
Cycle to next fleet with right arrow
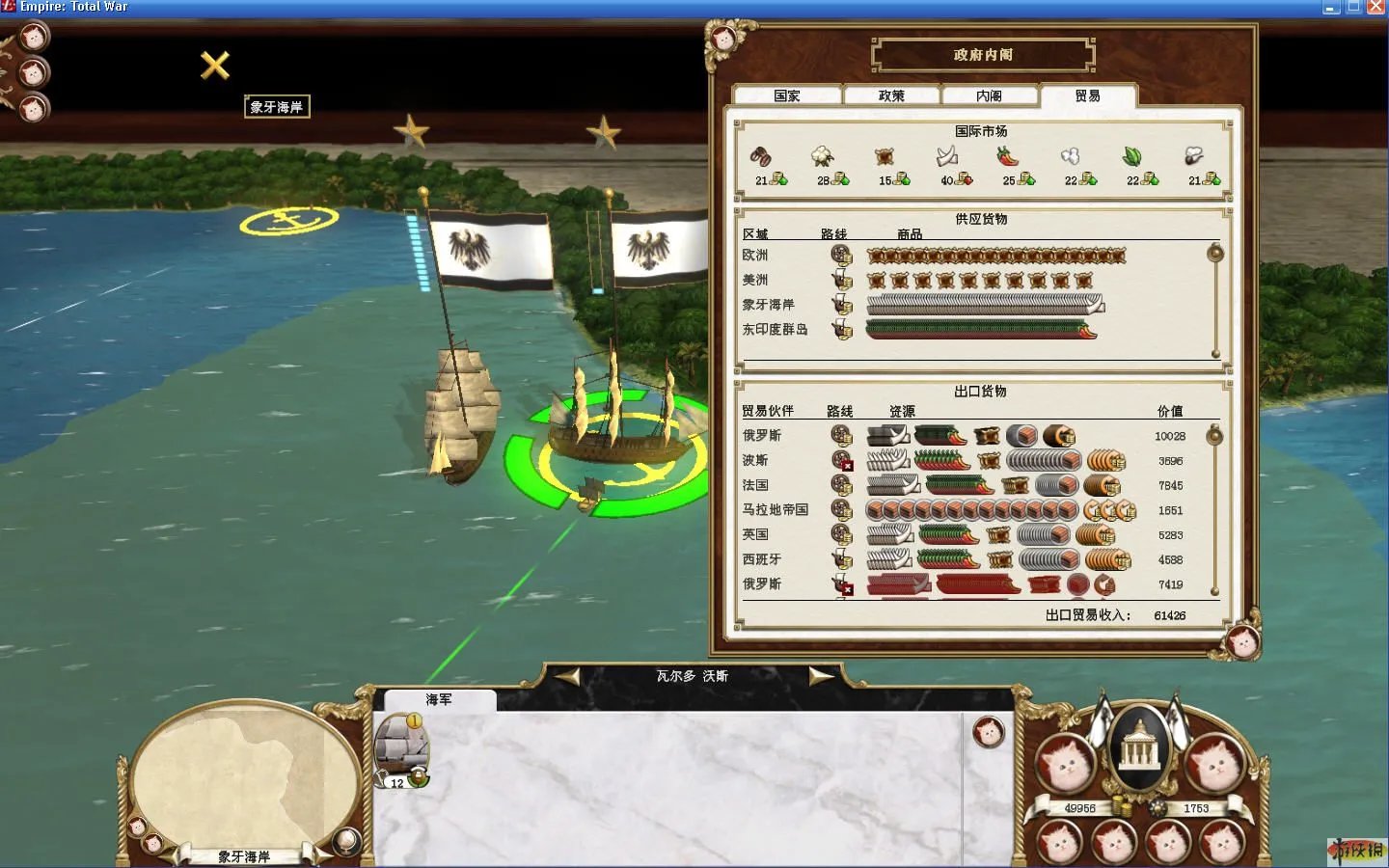tap(820, 677)
